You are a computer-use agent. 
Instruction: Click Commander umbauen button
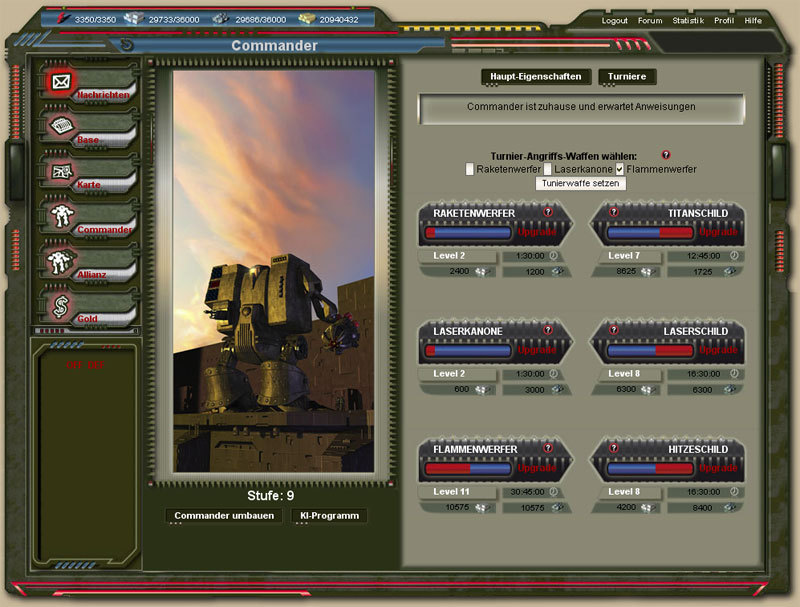tap(224, 516)
